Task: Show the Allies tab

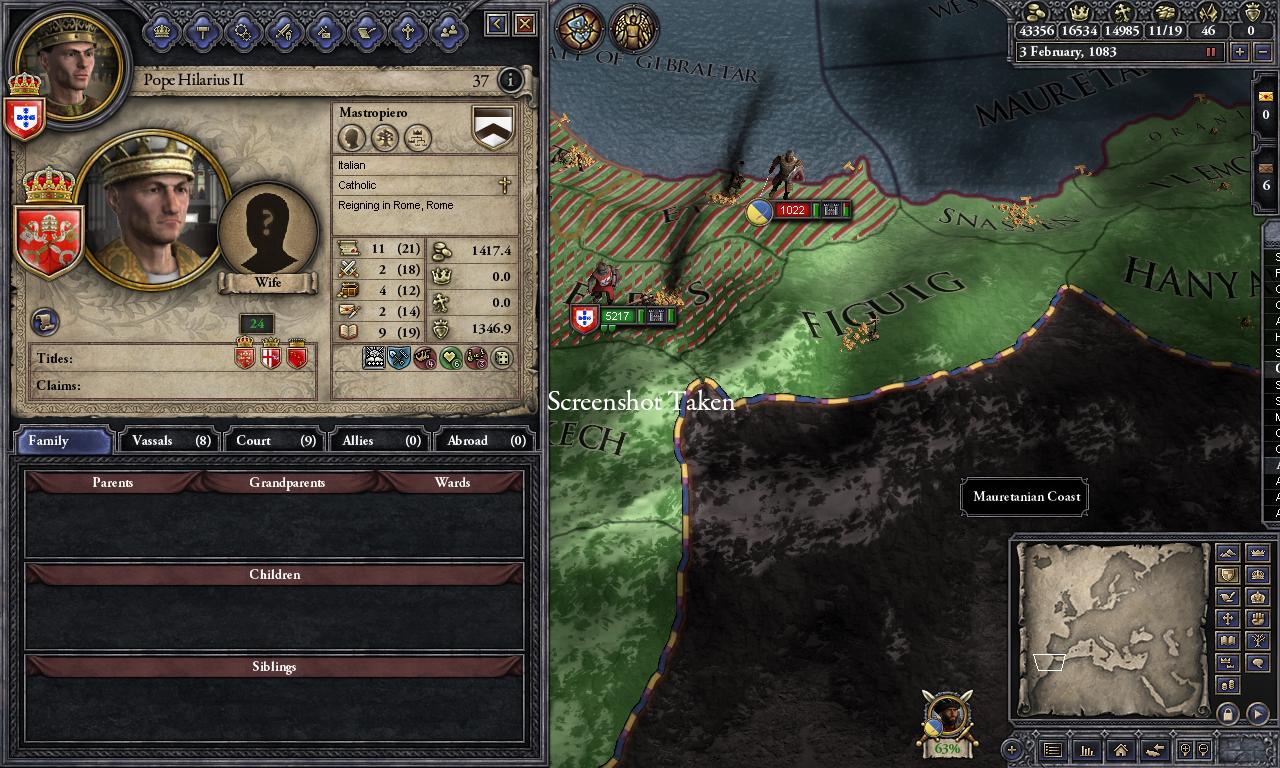Action: [381, 440]
